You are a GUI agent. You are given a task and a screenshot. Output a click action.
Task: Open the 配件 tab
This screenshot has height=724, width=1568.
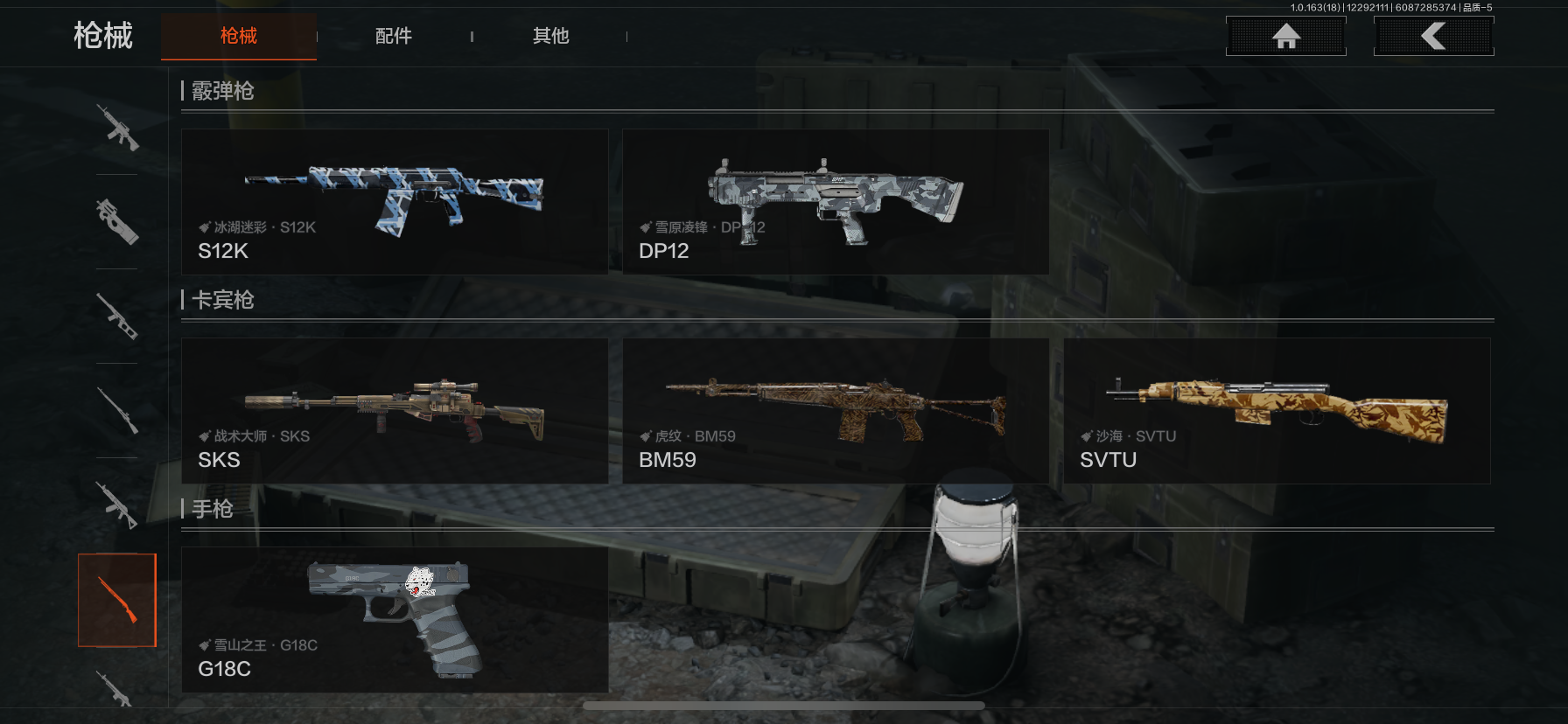(x=394, y=36)
